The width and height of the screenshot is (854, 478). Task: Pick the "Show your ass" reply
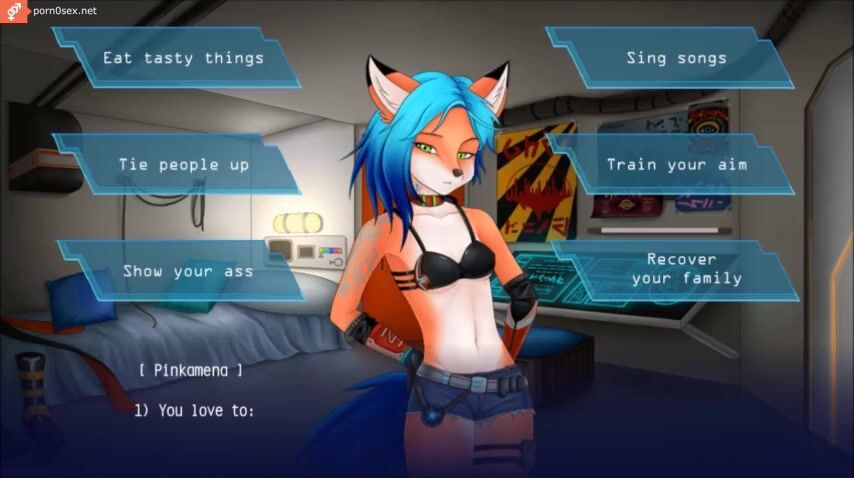(x=187, y=270)
